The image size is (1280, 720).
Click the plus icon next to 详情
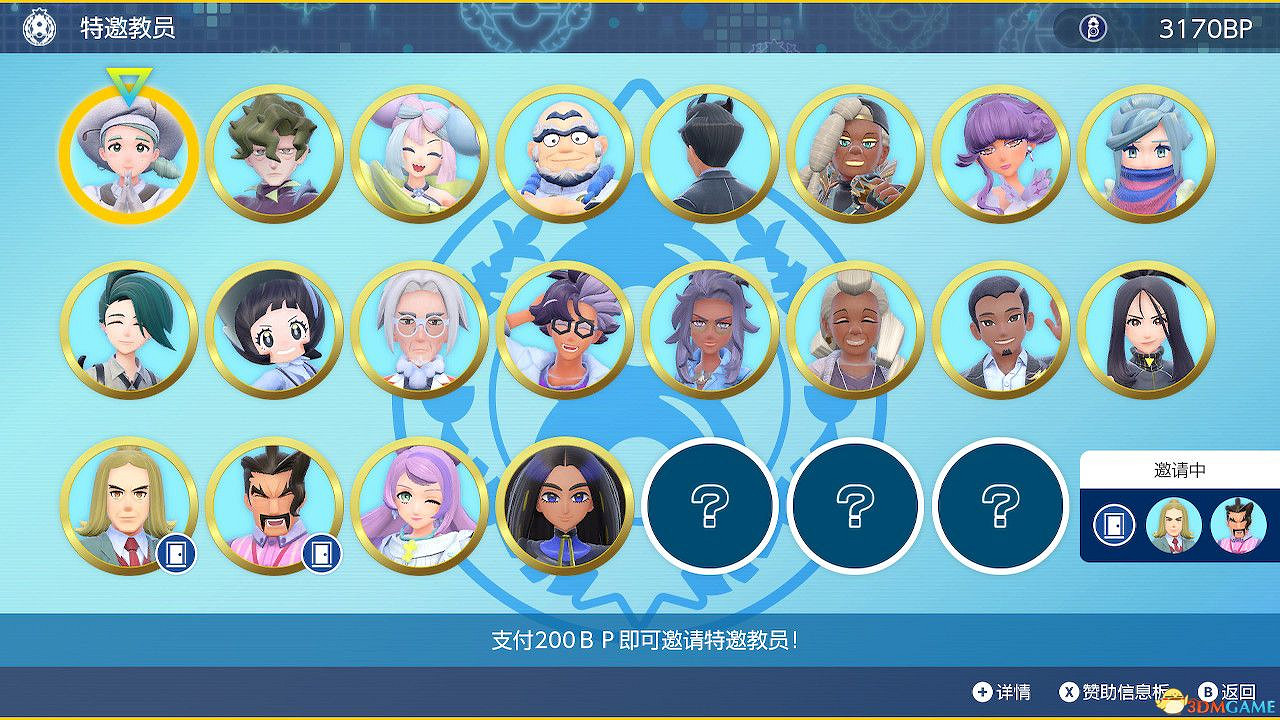[983, 690]
